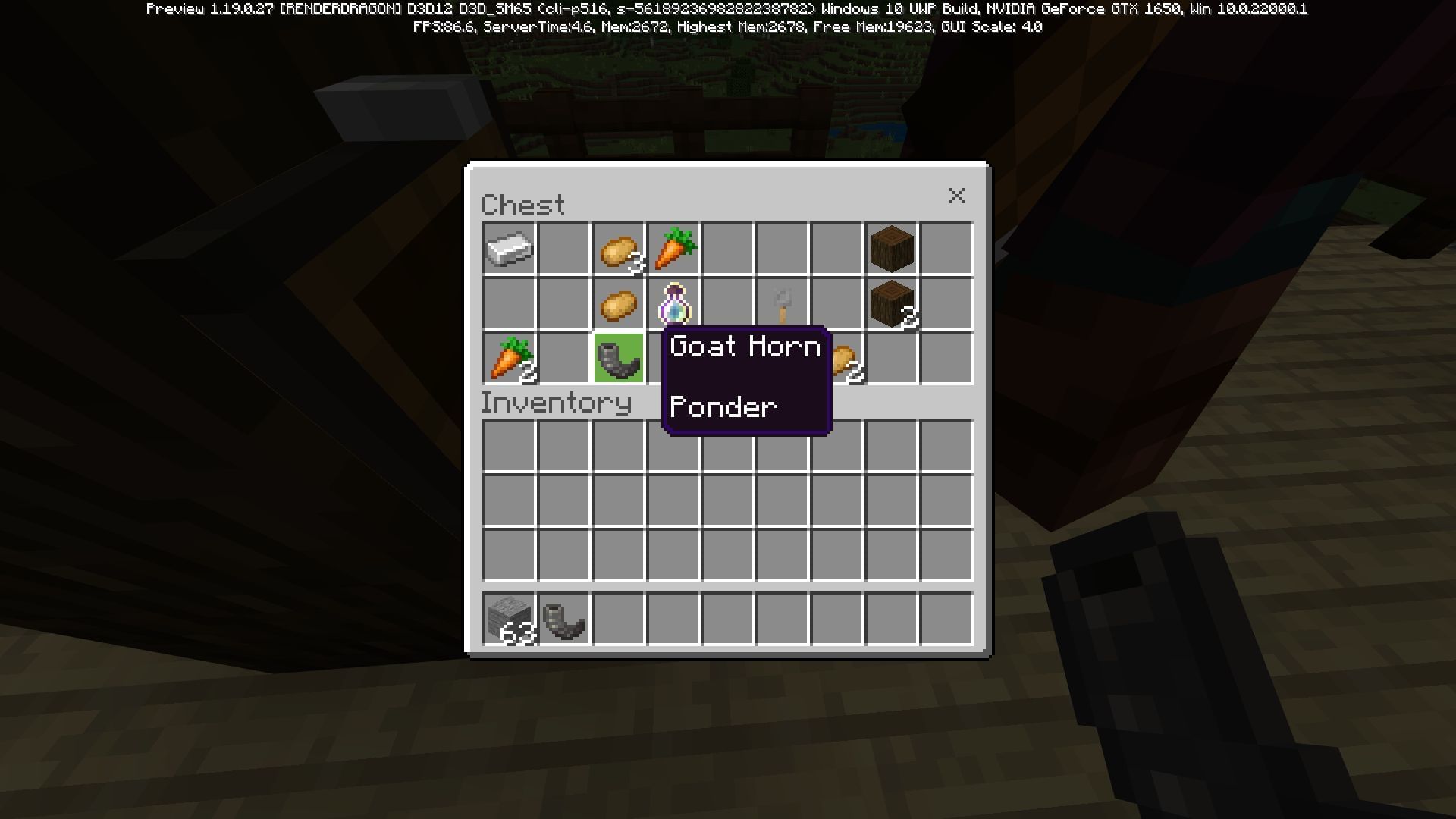1456x819 pixels.
Task: Select the iron ingot in the chest
Action: 510,249
